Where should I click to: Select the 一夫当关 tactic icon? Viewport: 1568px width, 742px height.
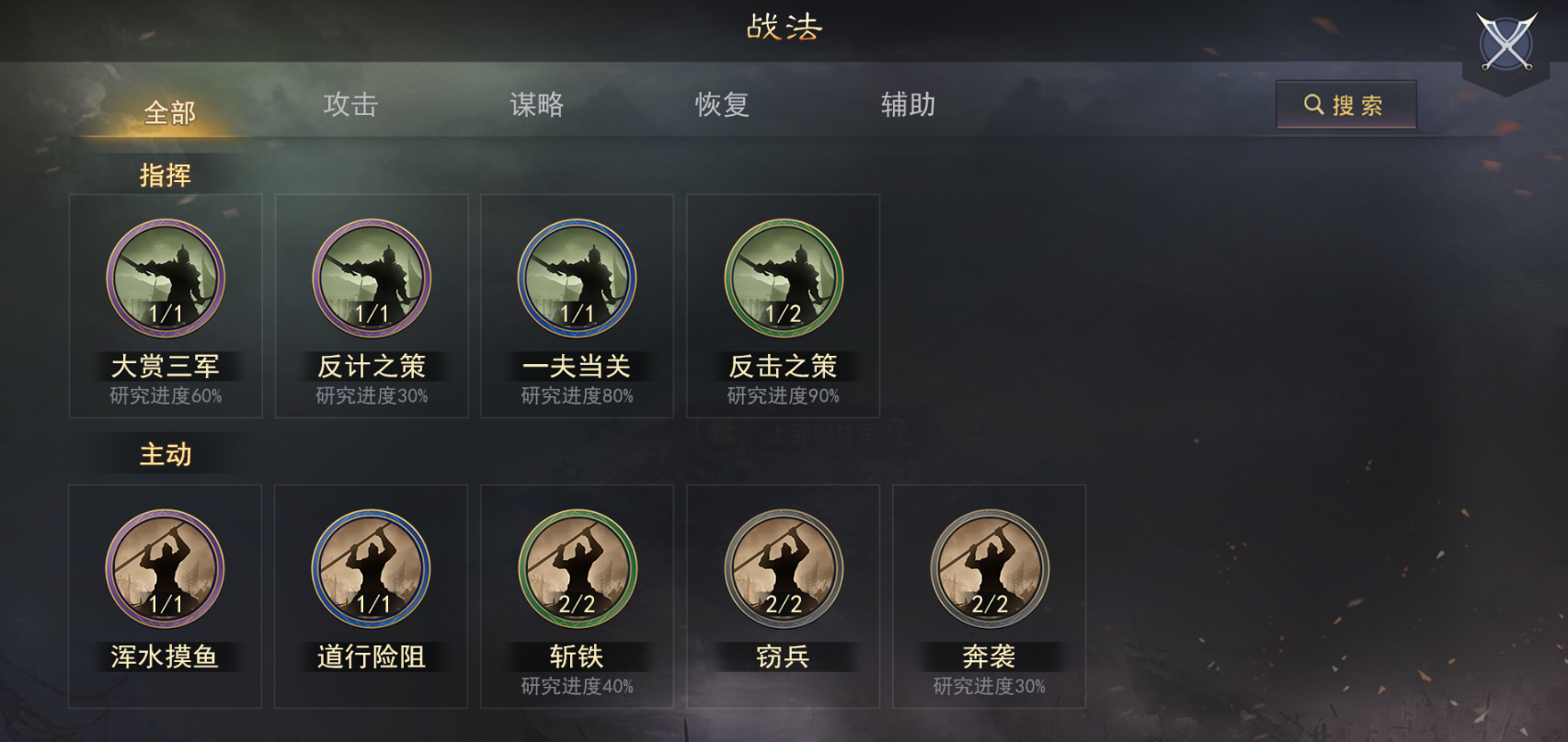(577, 279)
